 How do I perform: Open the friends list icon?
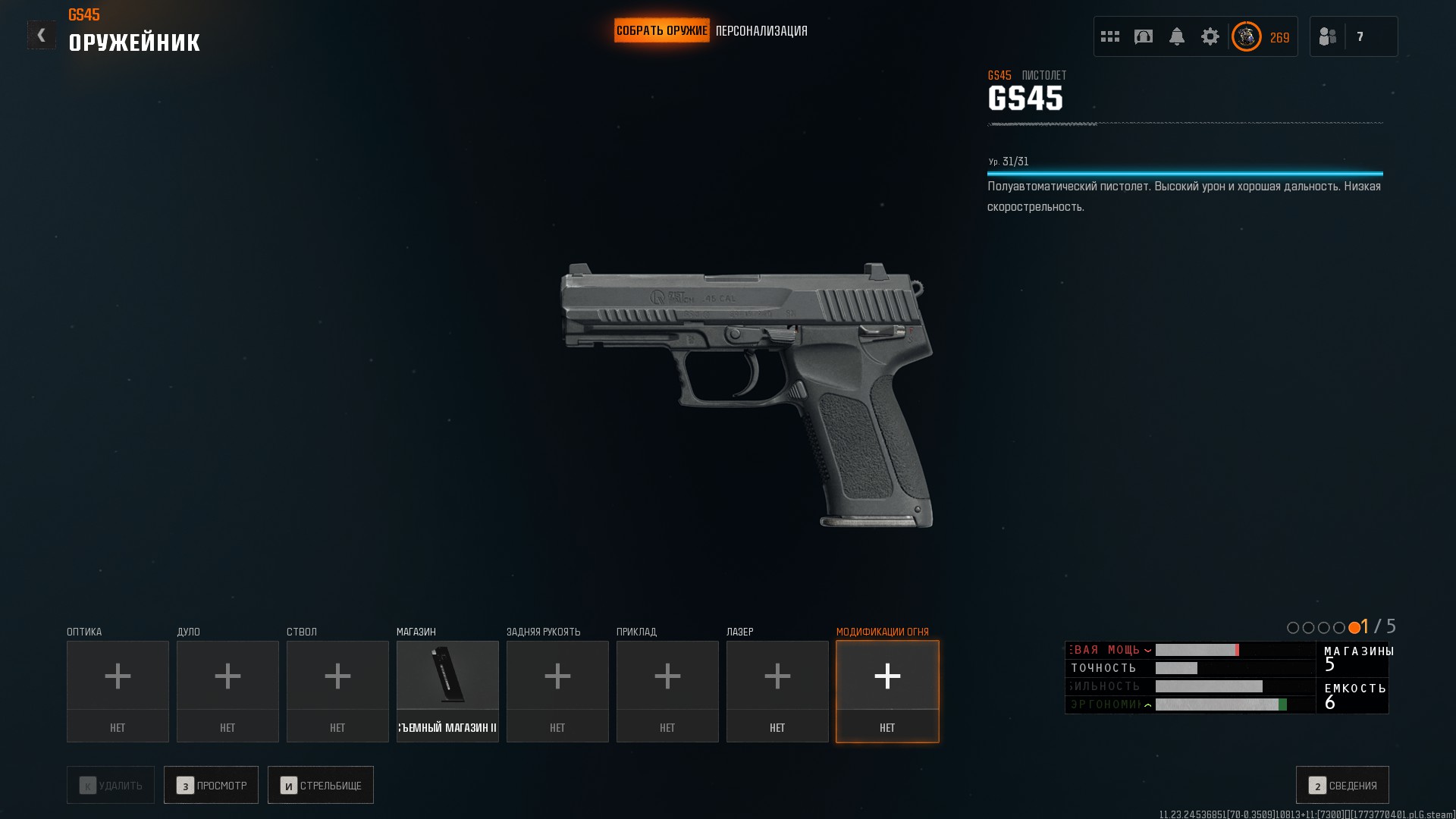tap(1328, 36)
